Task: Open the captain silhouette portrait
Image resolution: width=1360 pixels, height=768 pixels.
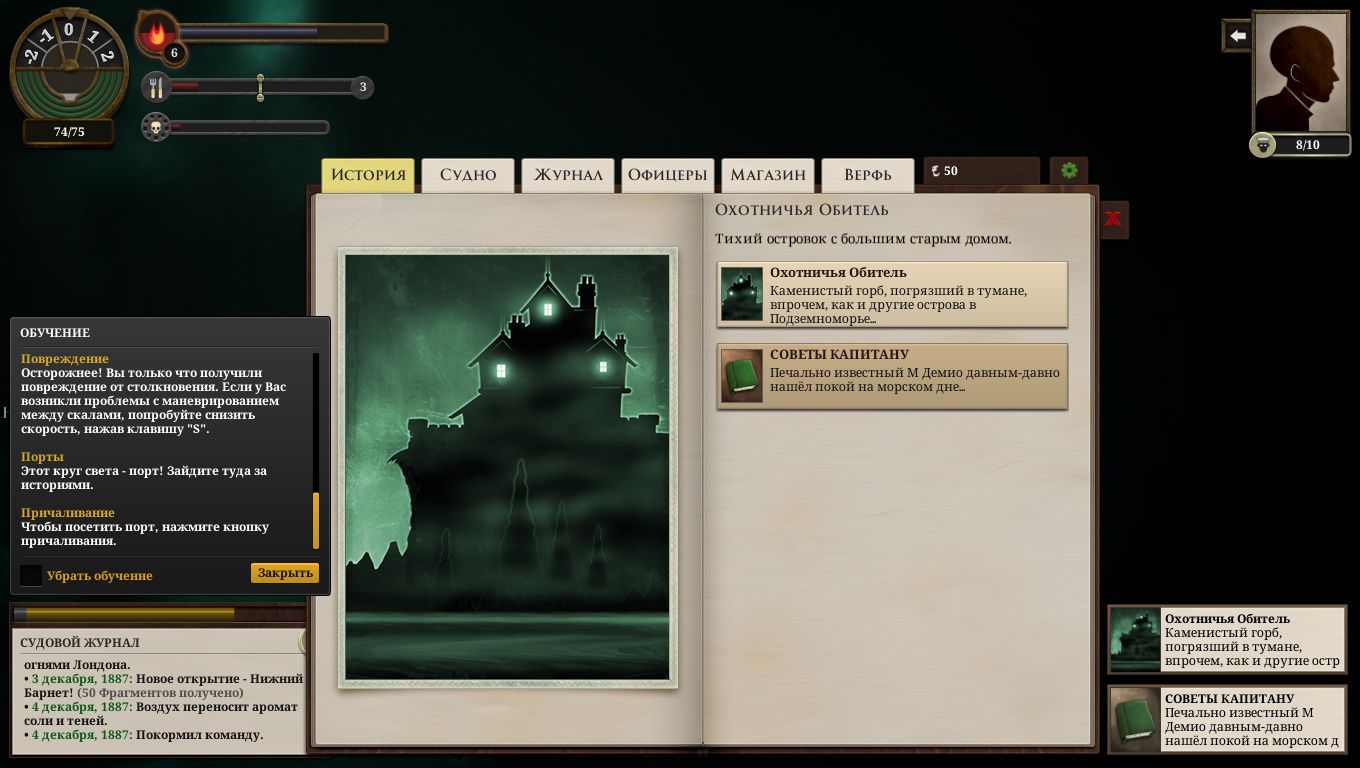Action: 1300,72
